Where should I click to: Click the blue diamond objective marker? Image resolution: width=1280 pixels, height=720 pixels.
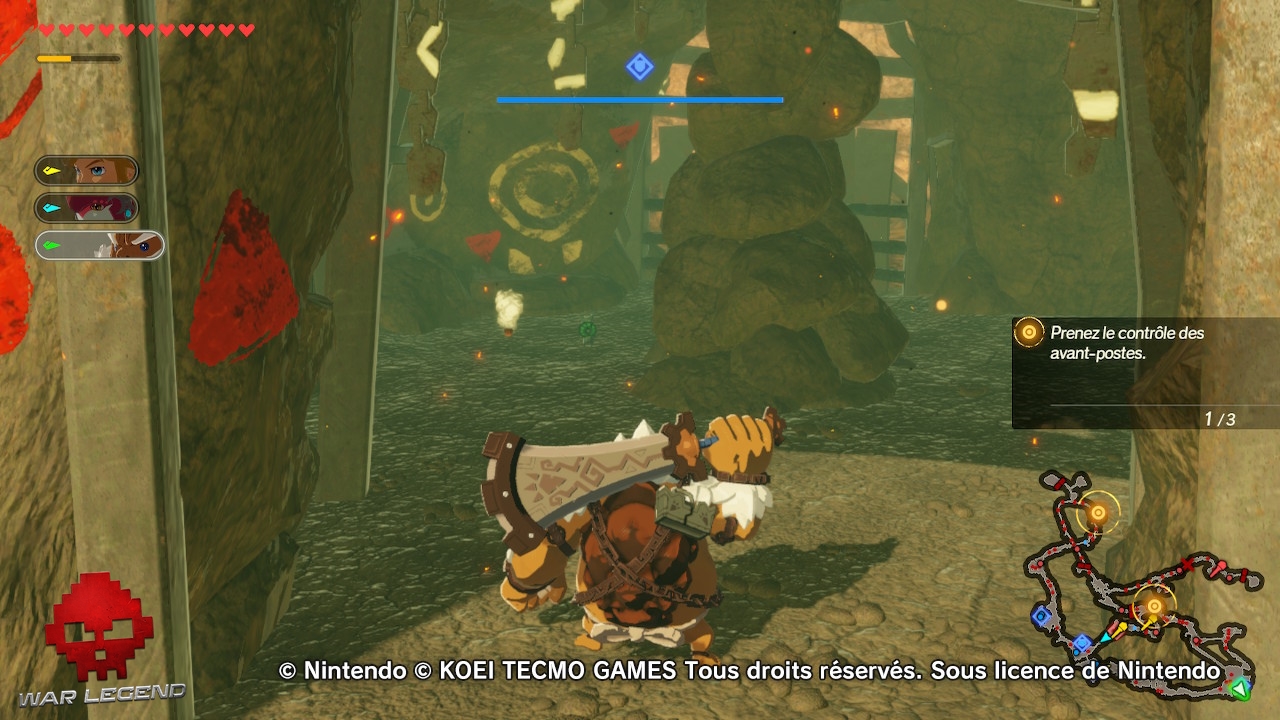pyautogui.click(x=638, y=66)
